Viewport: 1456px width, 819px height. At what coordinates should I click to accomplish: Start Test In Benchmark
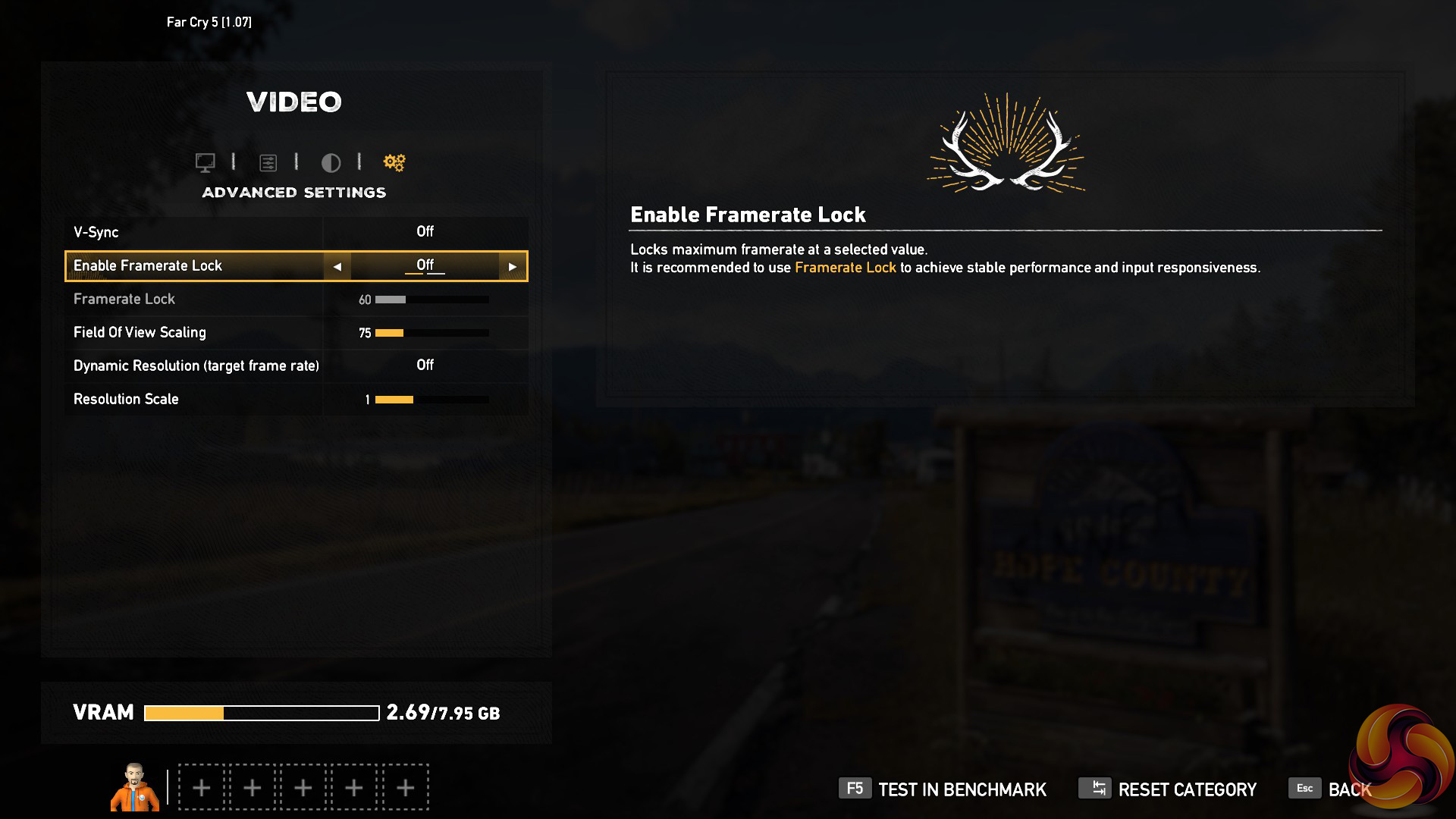click(x=943, y=789)
